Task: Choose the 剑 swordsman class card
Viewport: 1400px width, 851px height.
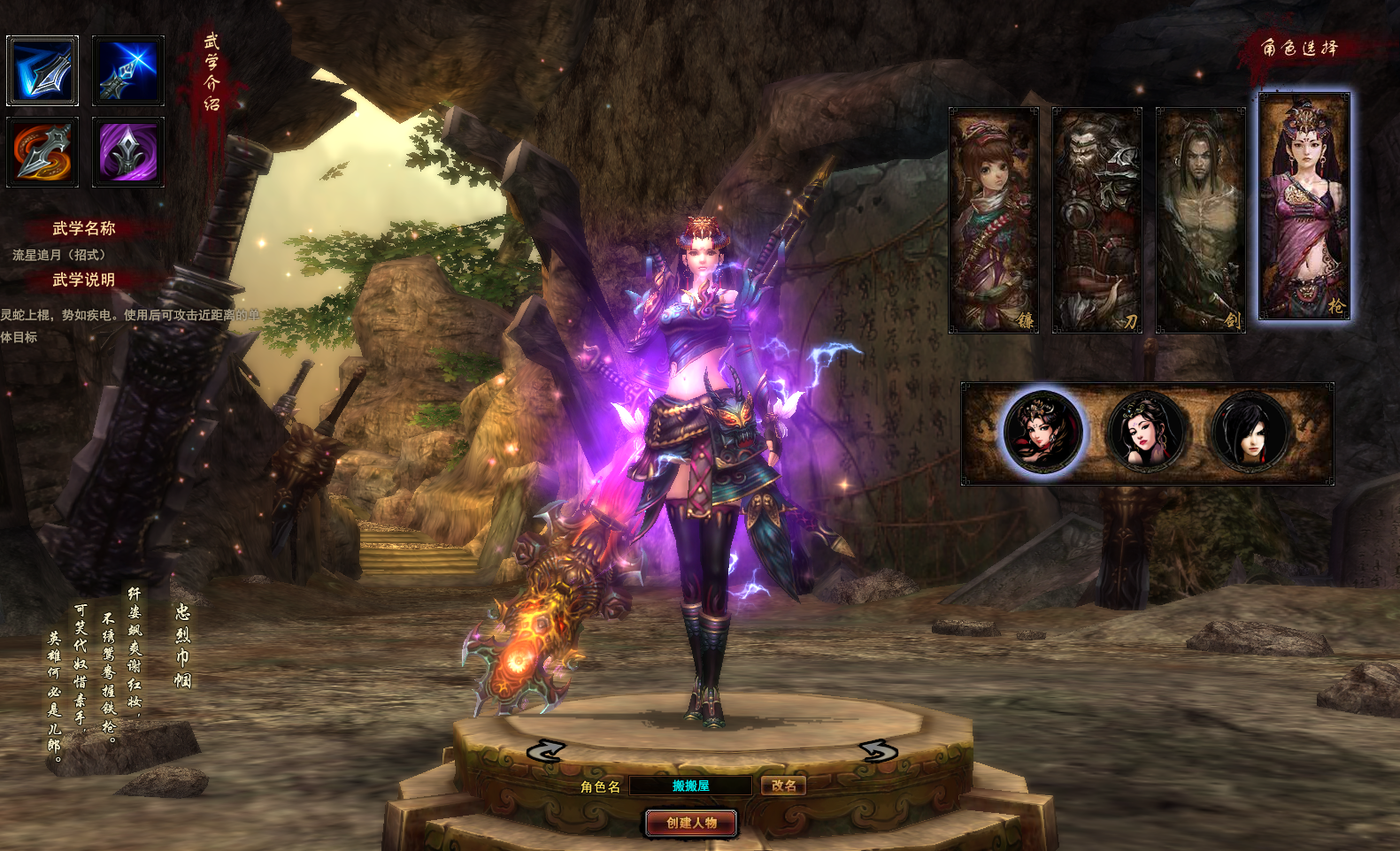Action: click(1200, 219)
